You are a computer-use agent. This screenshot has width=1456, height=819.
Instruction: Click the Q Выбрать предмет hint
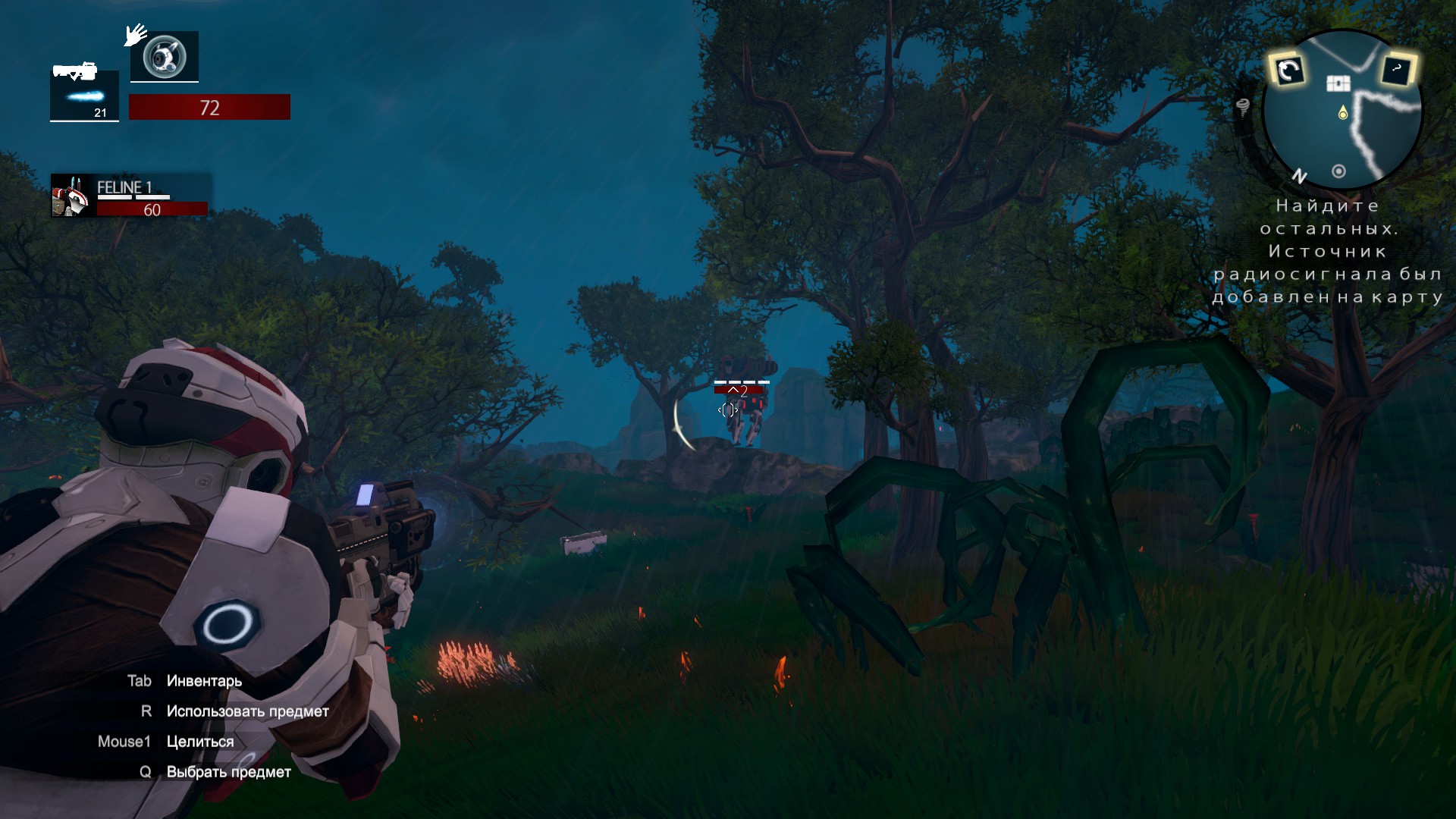pyautogui.click(x=216, y=771)
